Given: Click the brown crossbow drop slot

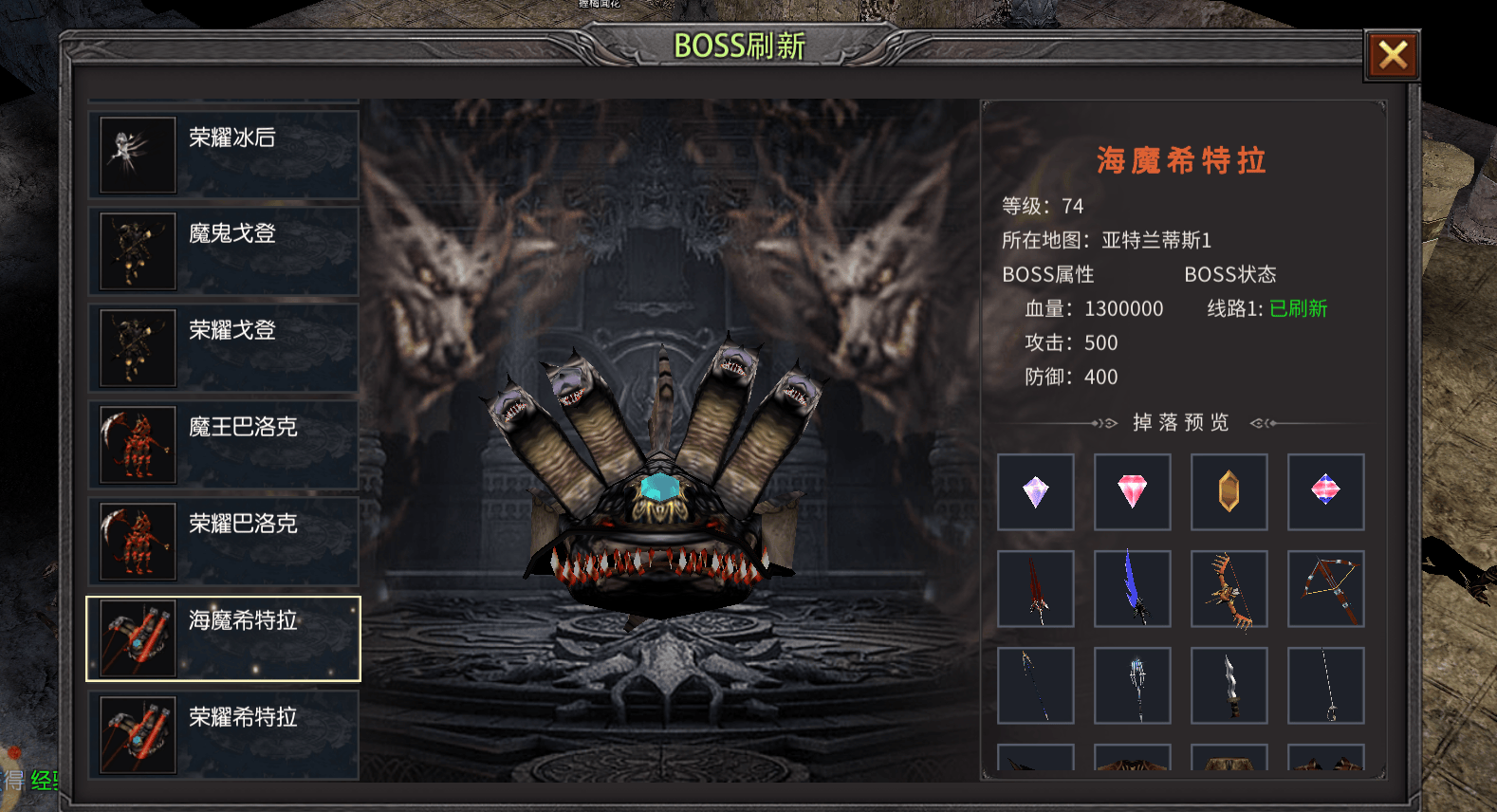Looking at the screenshot, I should pyautogui.click(x=1326, y=588).
